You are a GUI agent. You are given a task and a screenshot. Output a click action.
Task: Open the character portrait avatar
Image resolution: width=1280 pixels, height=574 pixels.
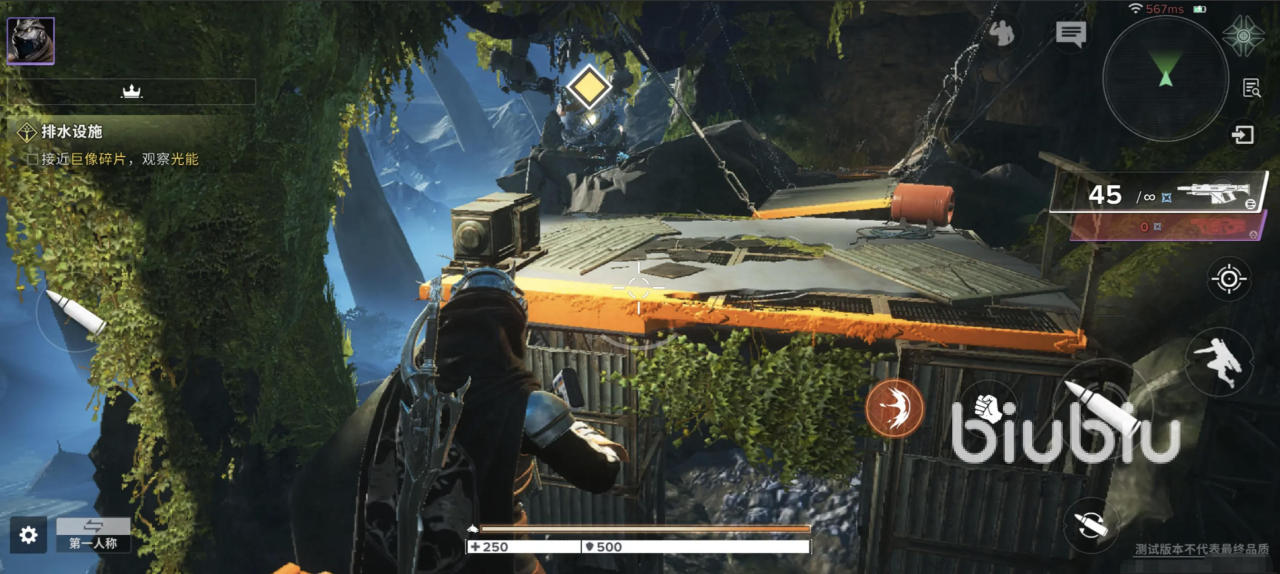pyautogui.click(x=31, y=41)
